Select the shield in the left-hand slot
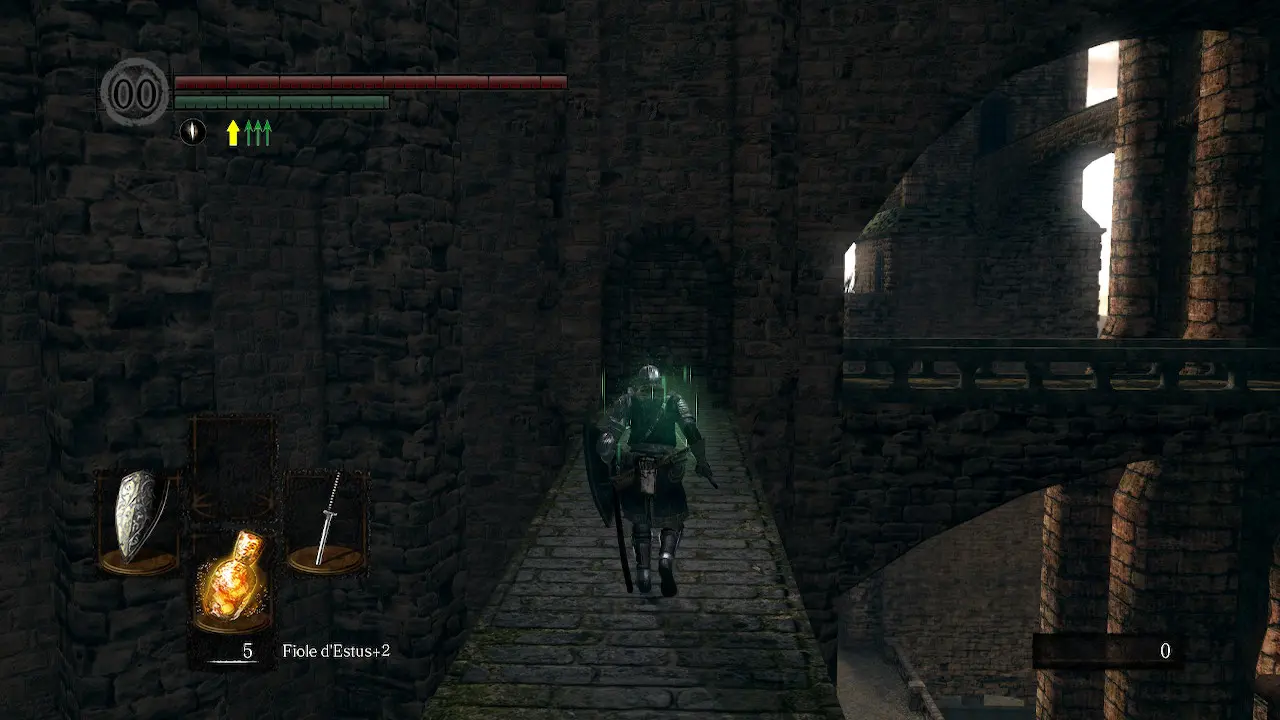This screenshot has height=720, width=1280. (x=136, y=517)
